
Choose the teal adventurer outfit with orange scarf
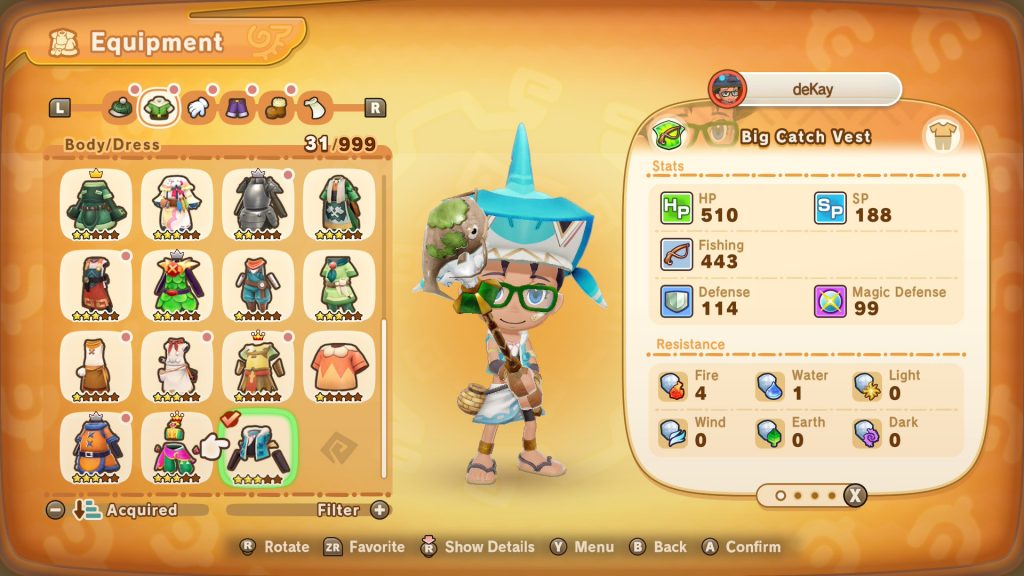(x=258, y=284)
